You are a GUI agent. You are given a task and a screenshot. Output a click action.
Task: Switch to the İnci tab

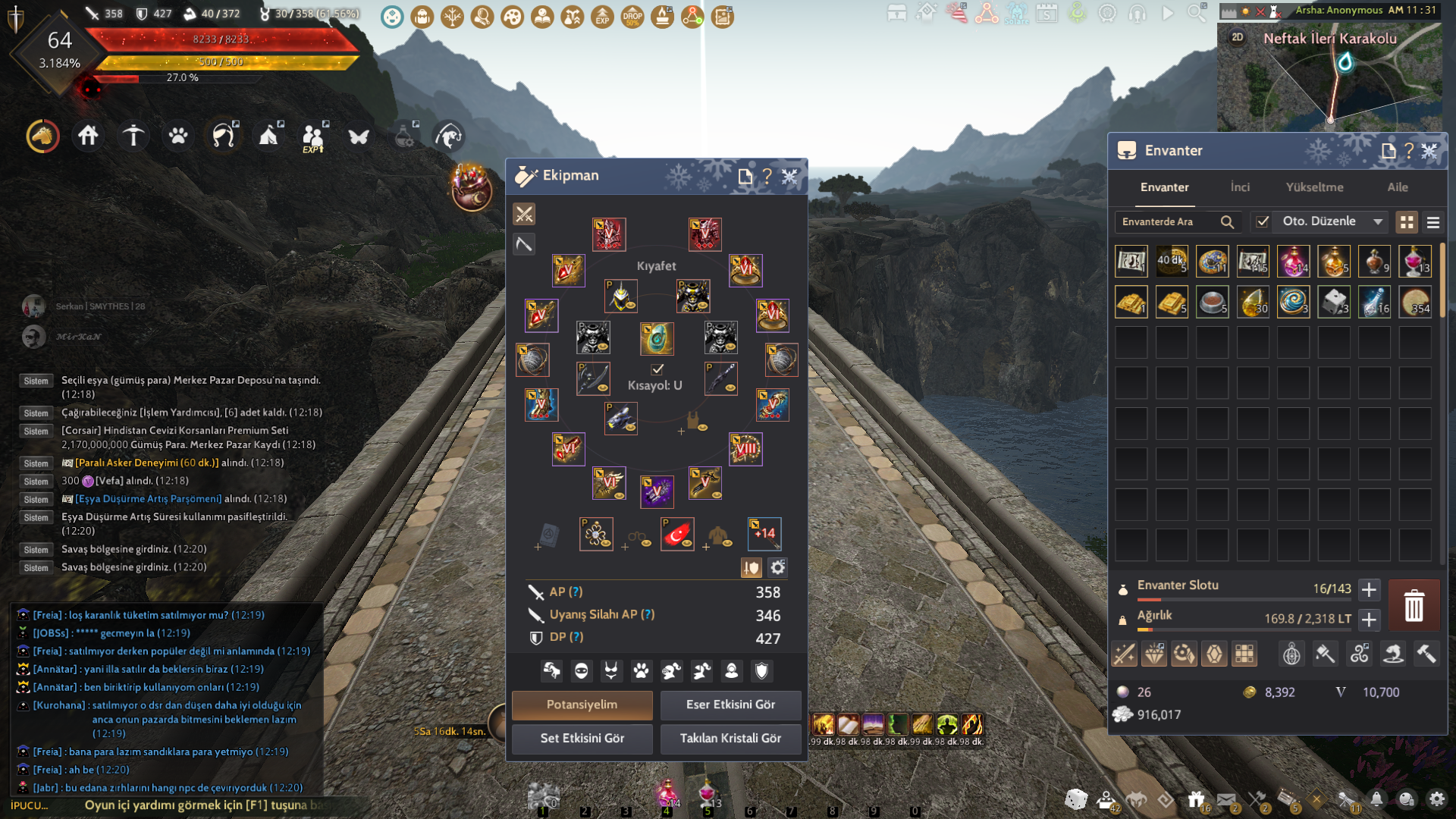[1240, 187]
